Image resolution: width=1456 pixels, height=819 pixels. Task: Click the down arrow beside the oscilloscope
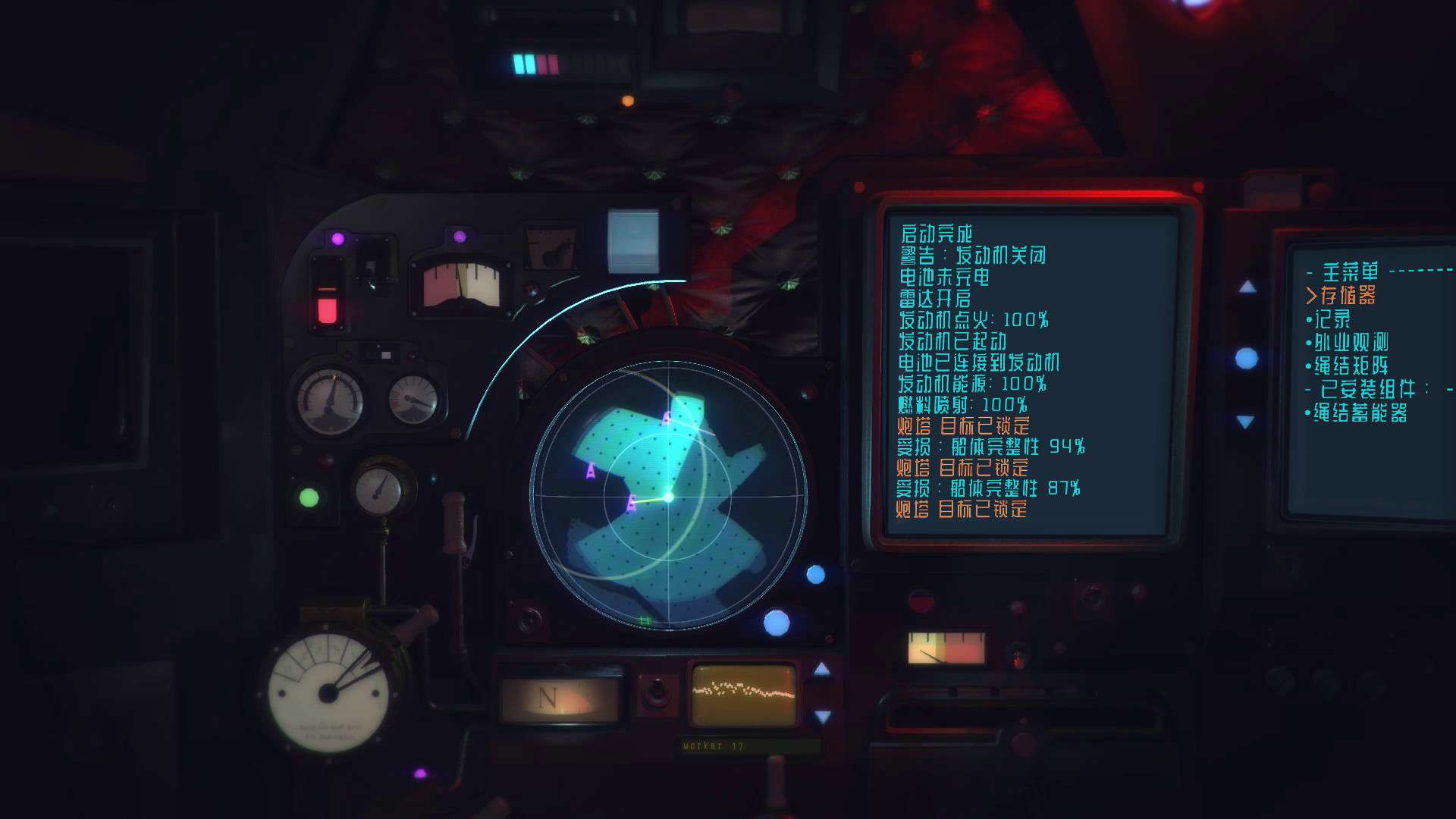pos(822,716)
